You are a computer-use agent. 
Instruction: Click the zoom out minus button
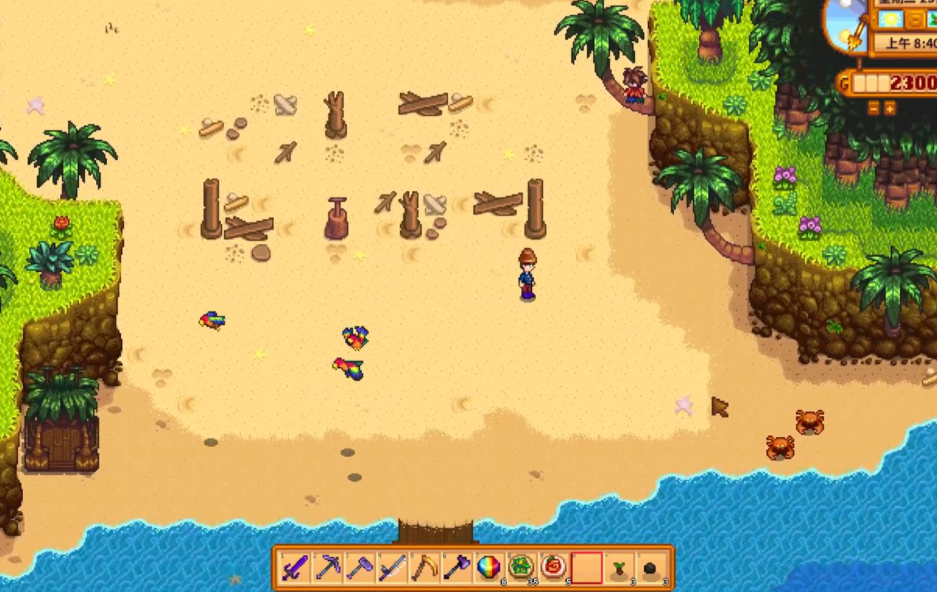click(872, 107)
